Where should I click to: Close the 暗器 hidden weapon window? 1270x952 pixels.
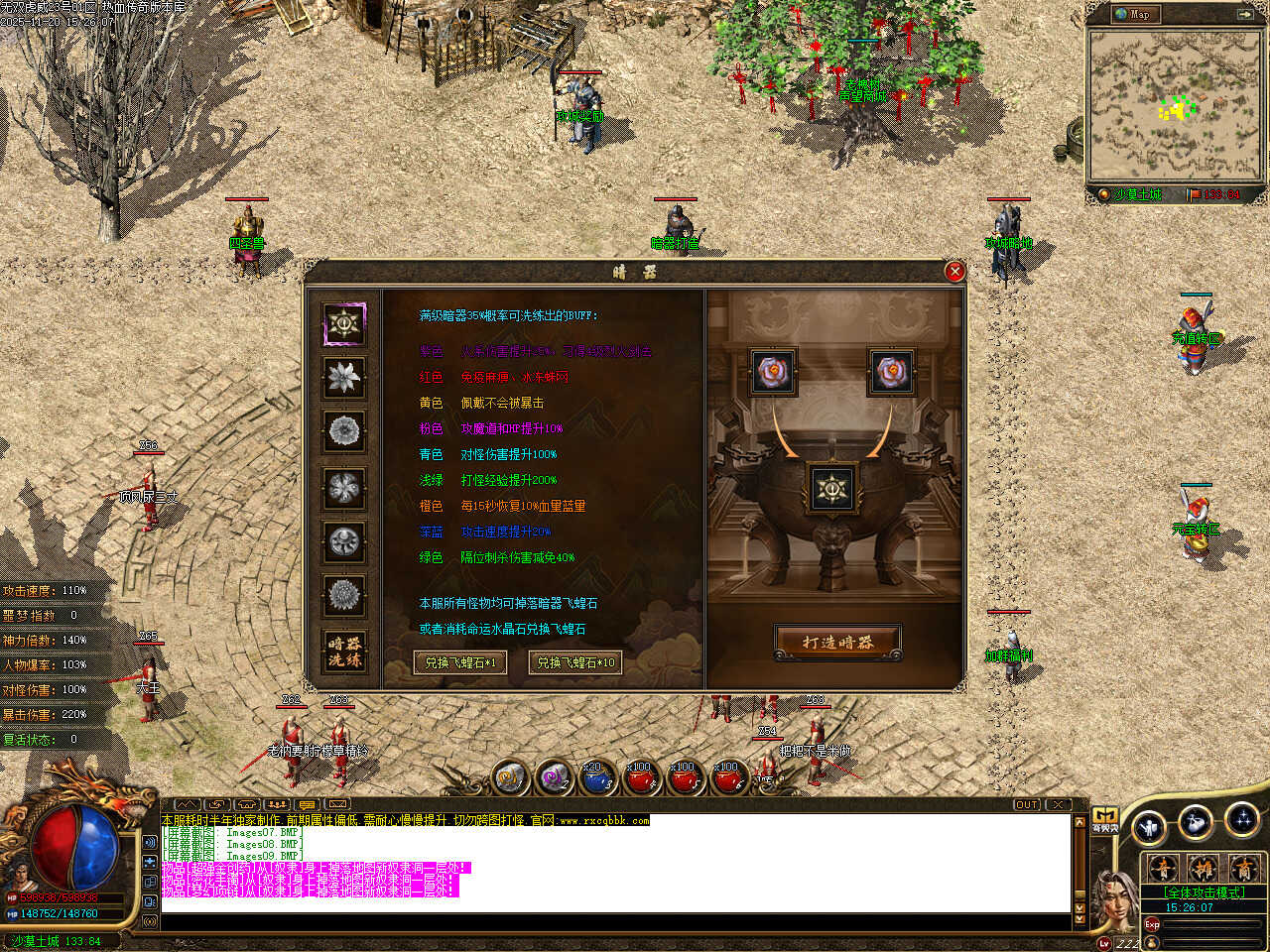point(954,271)
